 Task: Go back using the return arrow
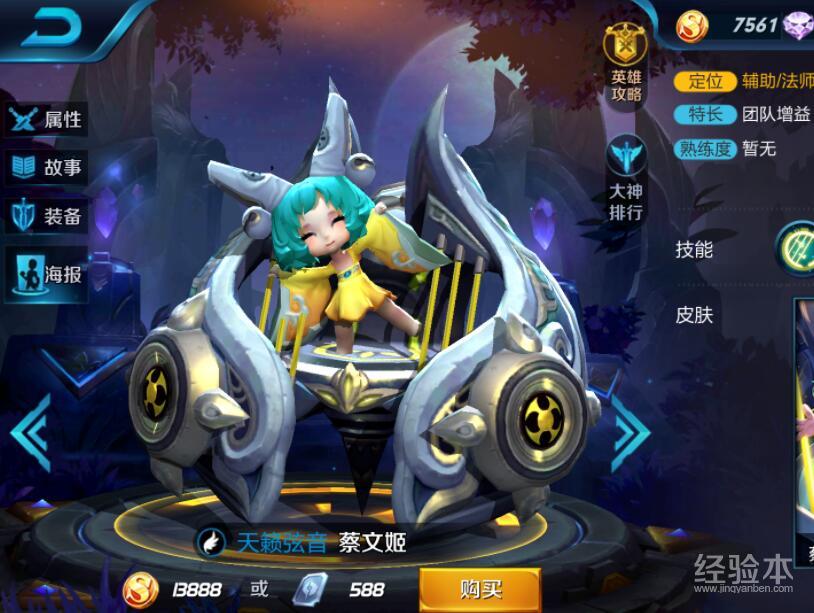(x=52, y=27)
